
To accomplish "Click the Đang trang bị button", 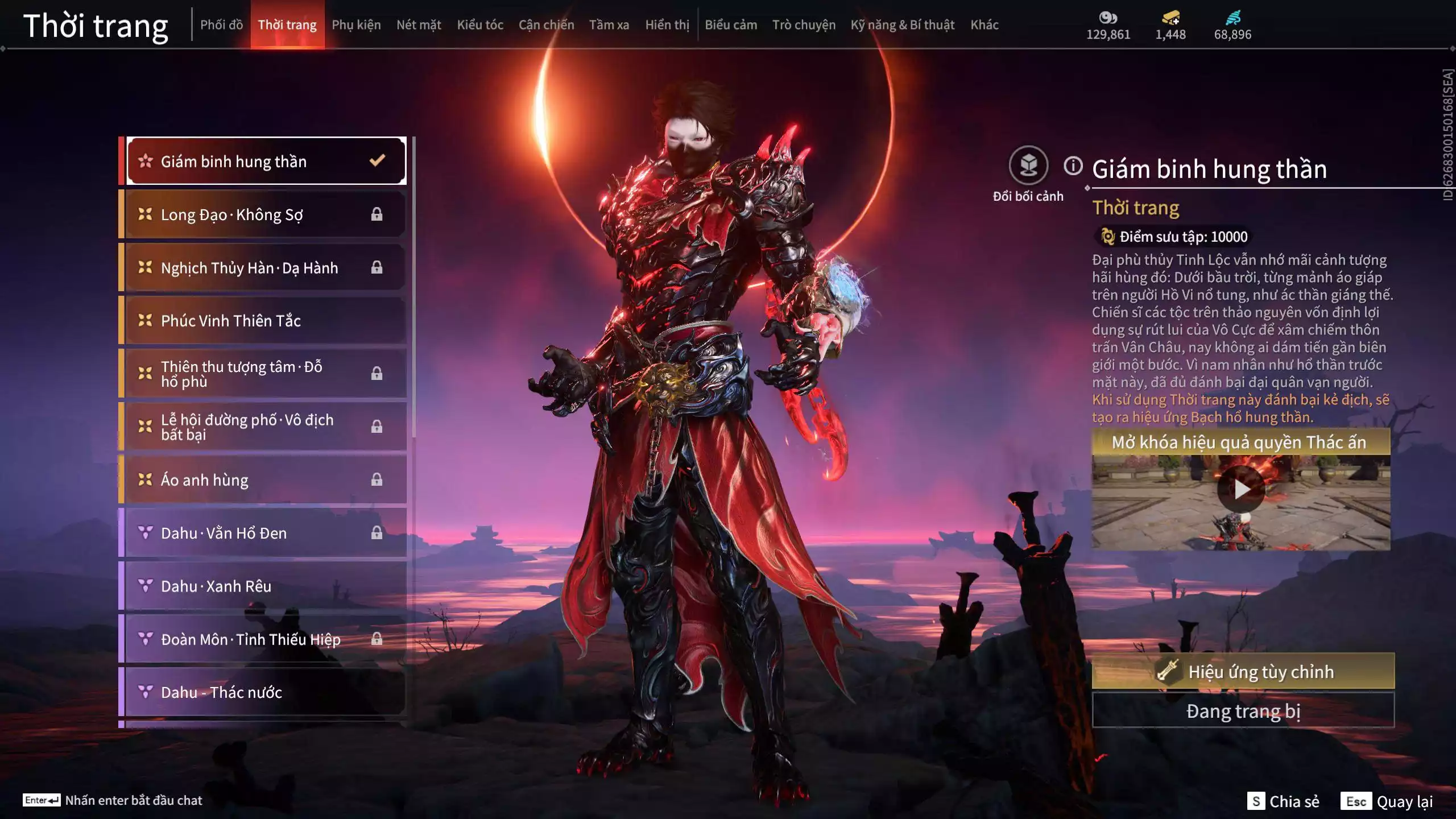I will (x=1243, y=711).
